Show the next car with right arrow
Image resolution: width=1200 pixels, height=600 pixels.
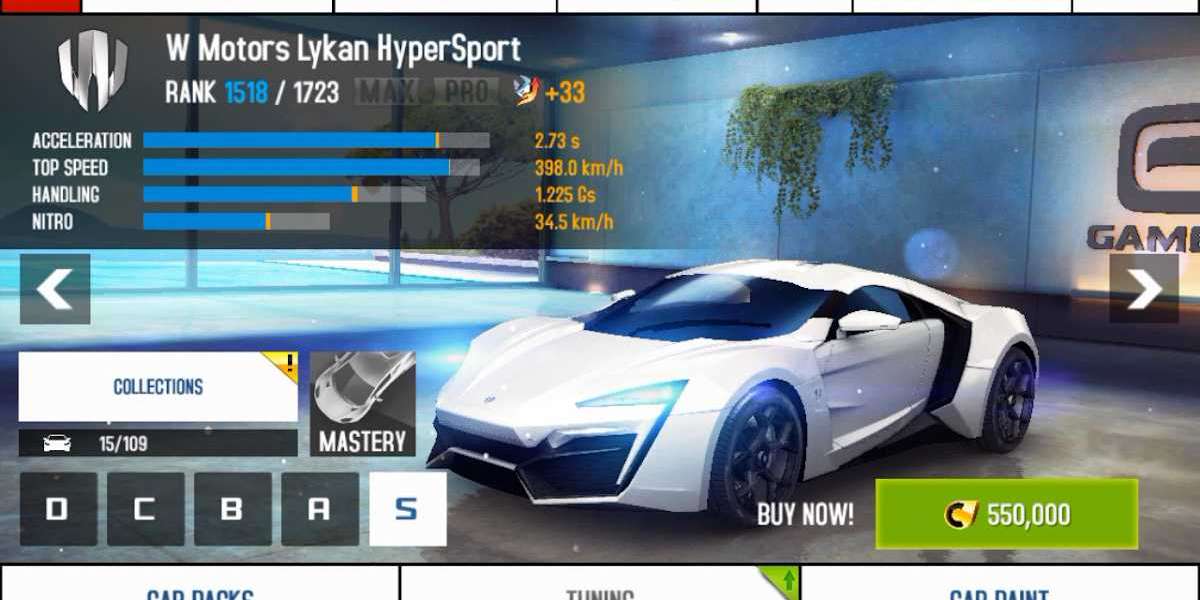point(1144,289)
